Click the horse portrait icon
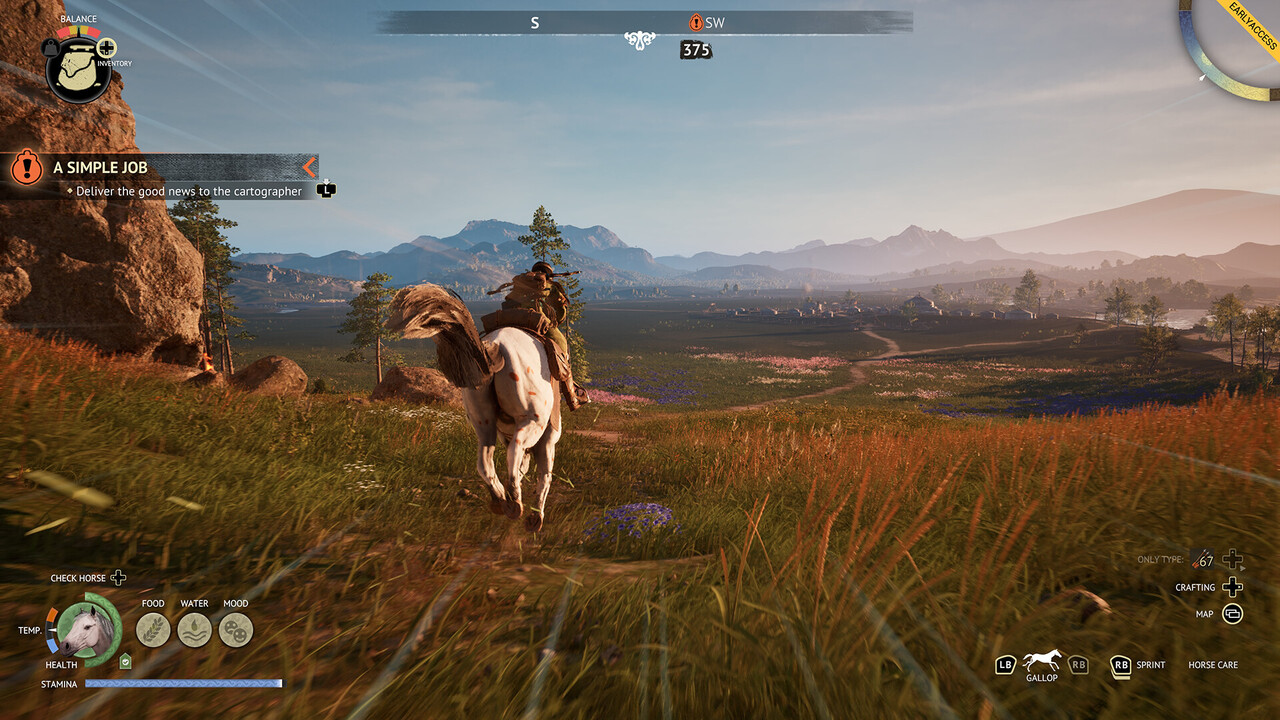Viewport: 1280px width, 720px height. (84, 630)
